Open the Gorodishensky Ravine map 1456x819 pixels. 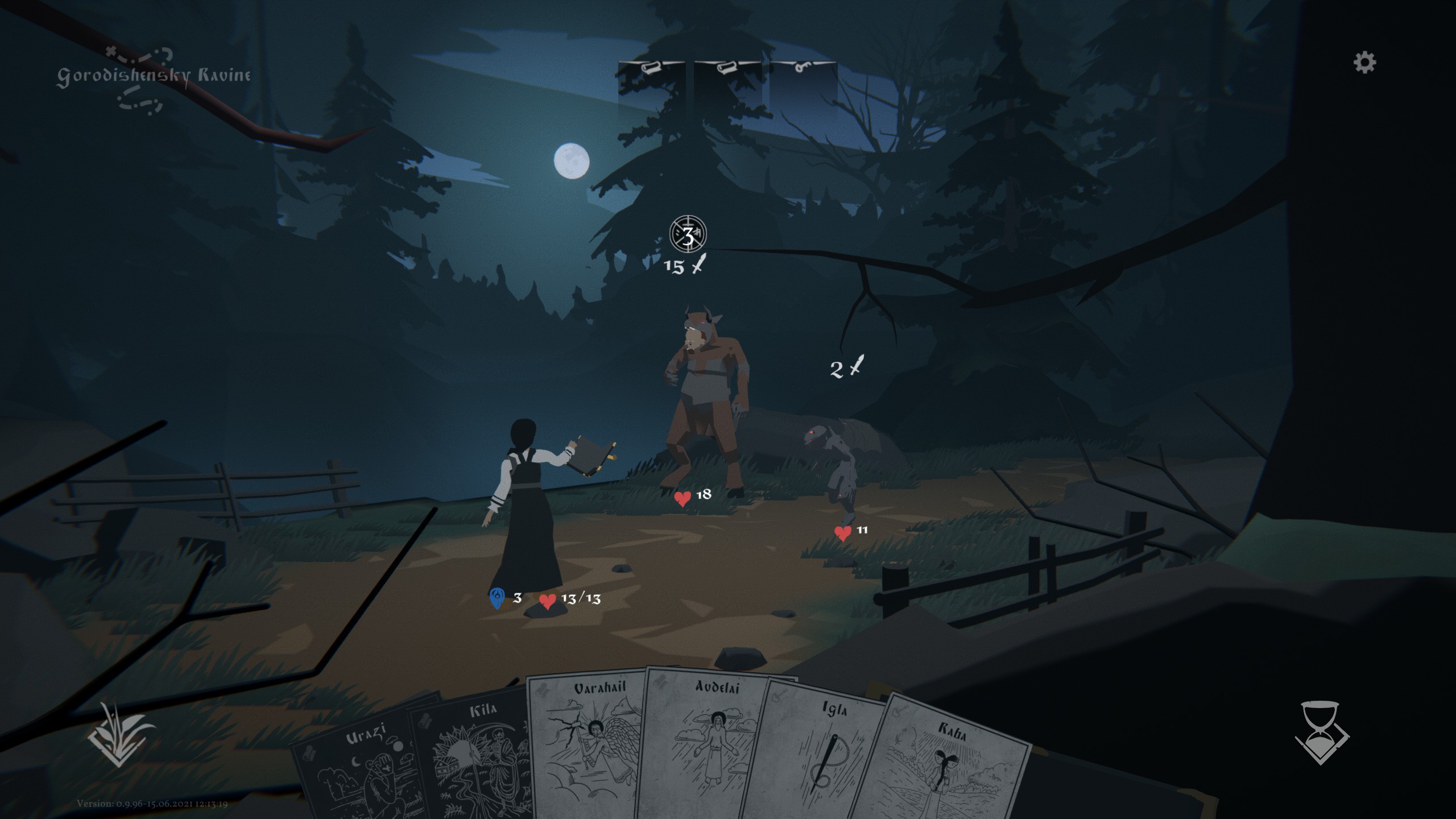pyautogui.click(x=152, y=77)
